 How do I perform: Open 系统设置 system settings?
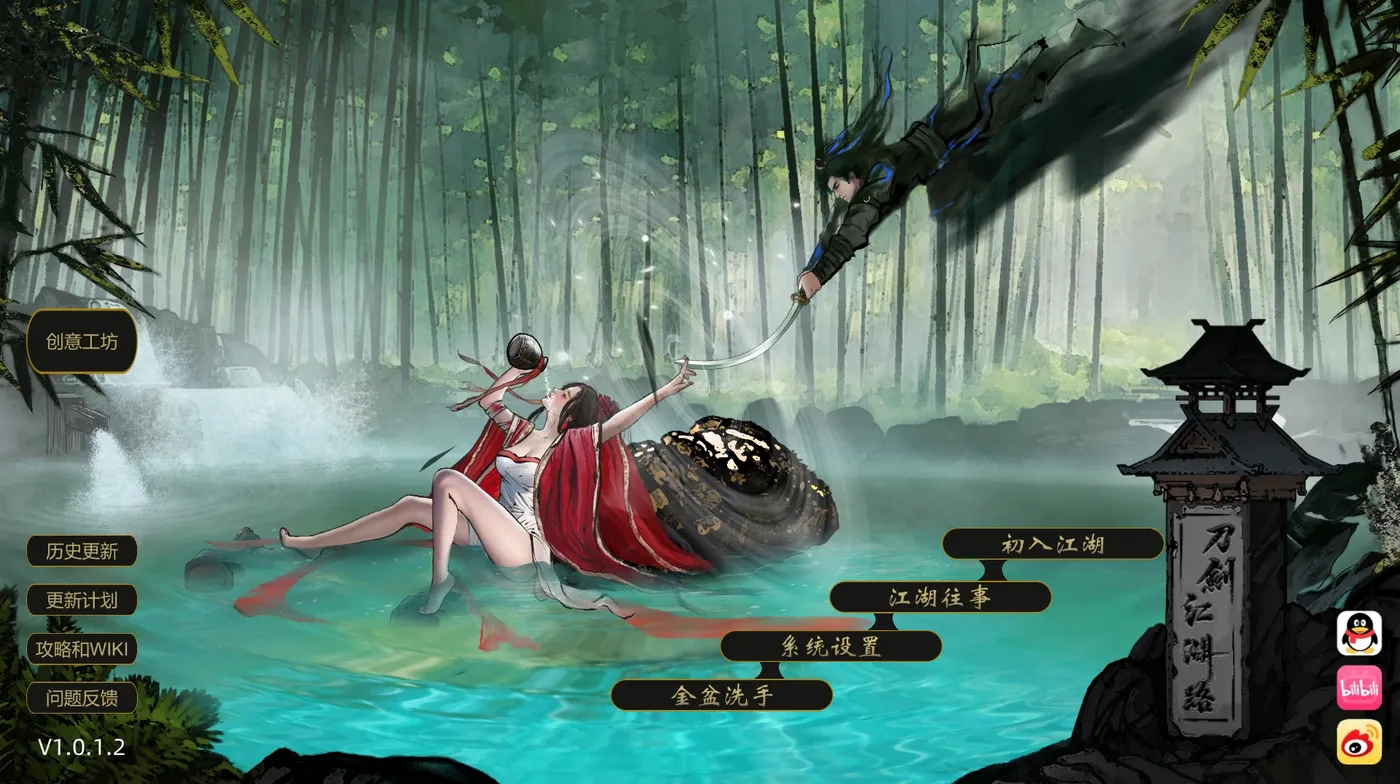click(x=832, y=644)
